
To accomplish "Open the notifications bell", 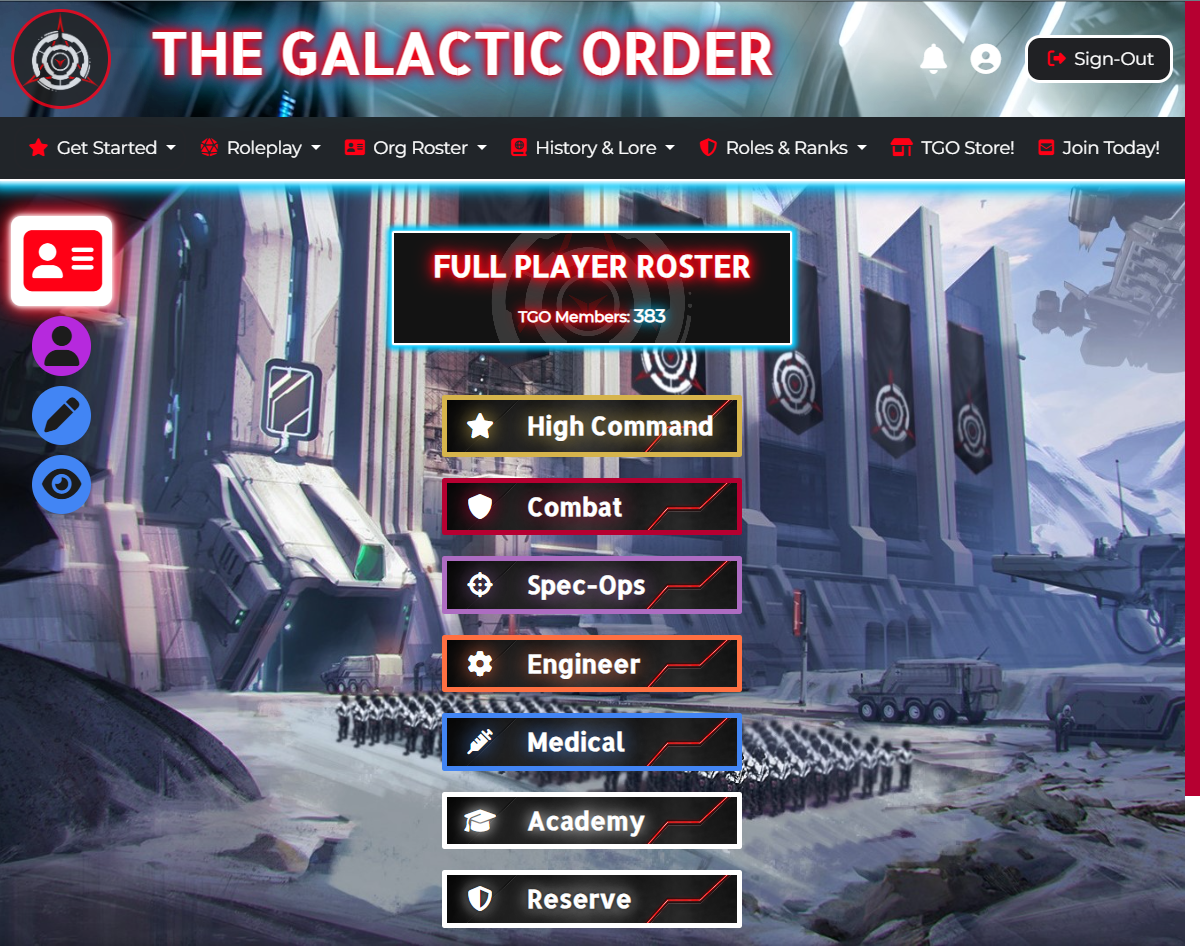I will (933, 59).
